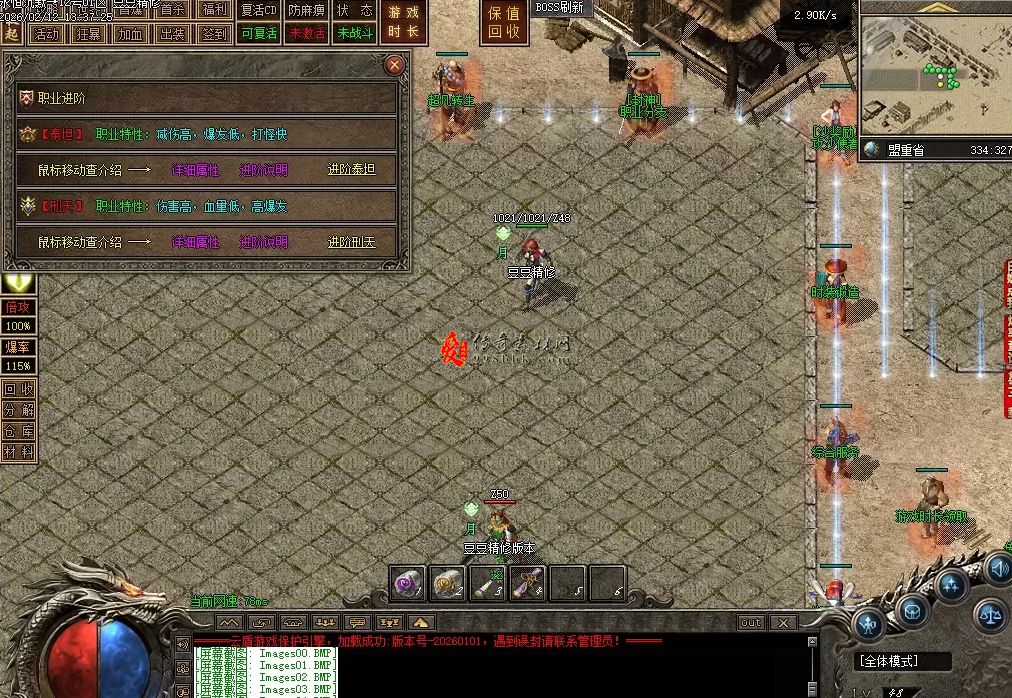Screen dimensions: 1012x698
Task: Open the BOSS刷新 tab
Action: coord(560,8)
